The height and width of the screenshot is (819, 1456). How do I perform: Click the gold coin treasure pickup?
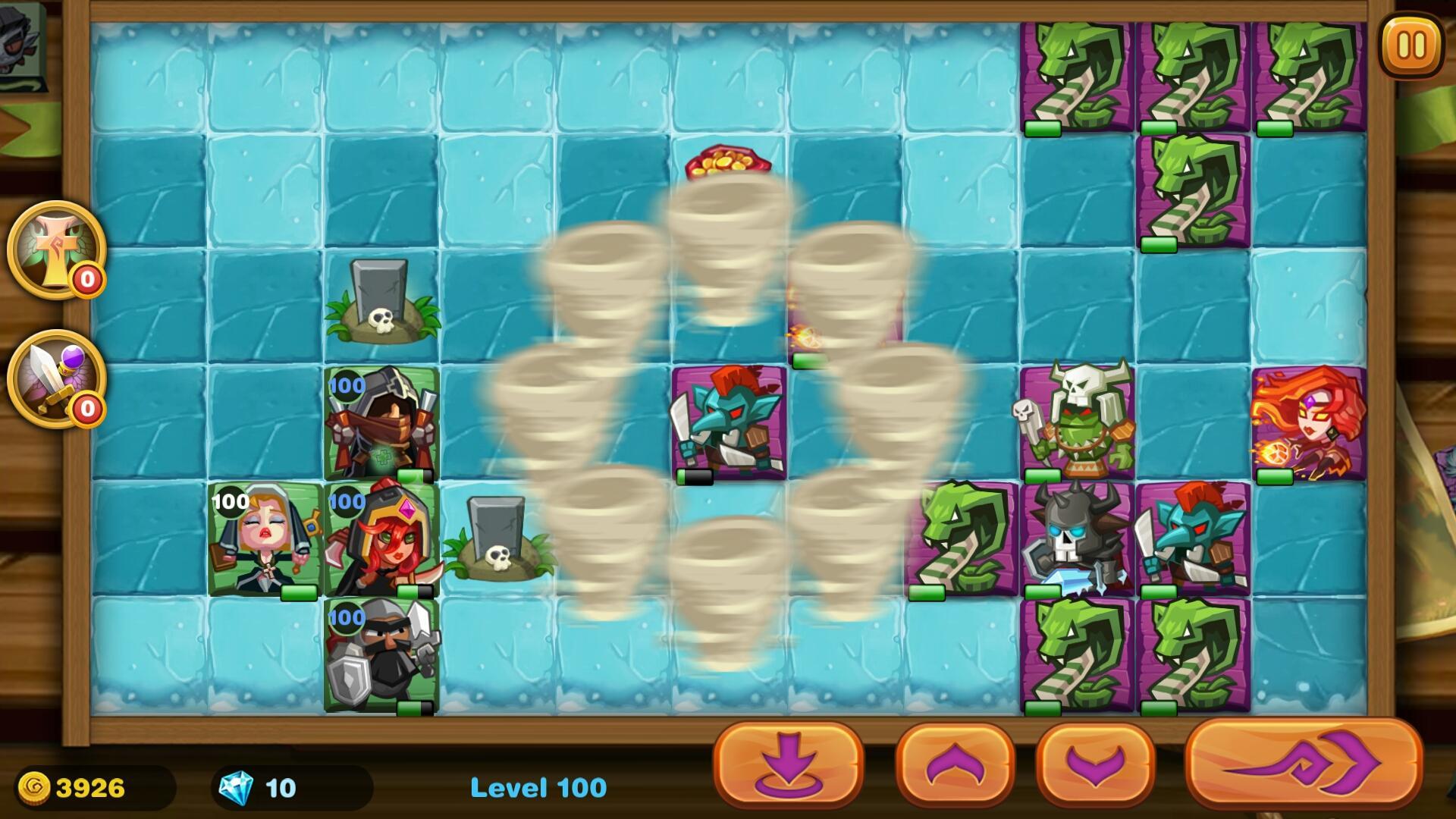[x=729, y=162]
